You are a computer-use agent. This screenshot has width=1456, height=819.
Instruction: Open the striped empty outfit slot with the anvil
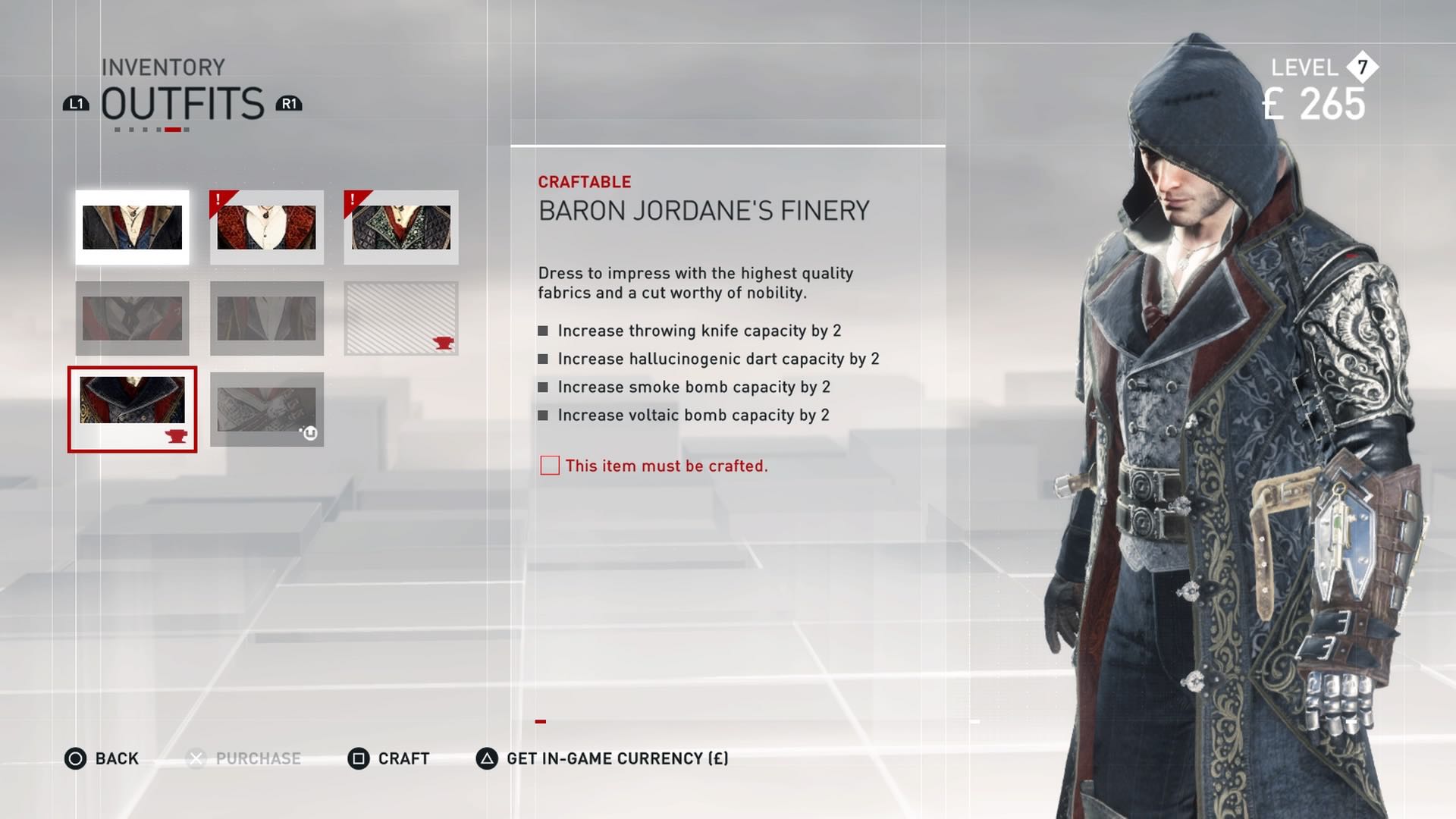tap(400, 318)
